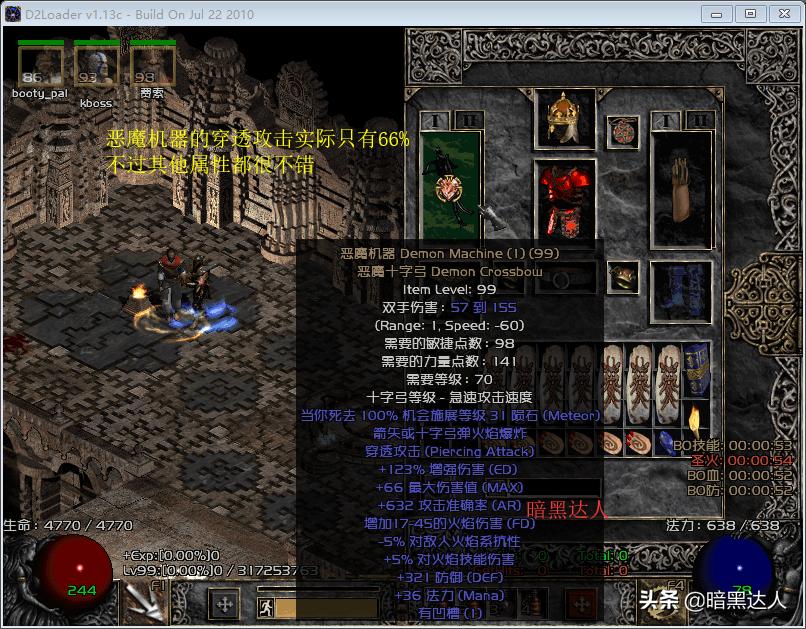Viewport: 806px width, 629px height.
Task: Select the equipped golden crown helmet
Action: coord(565,119)
